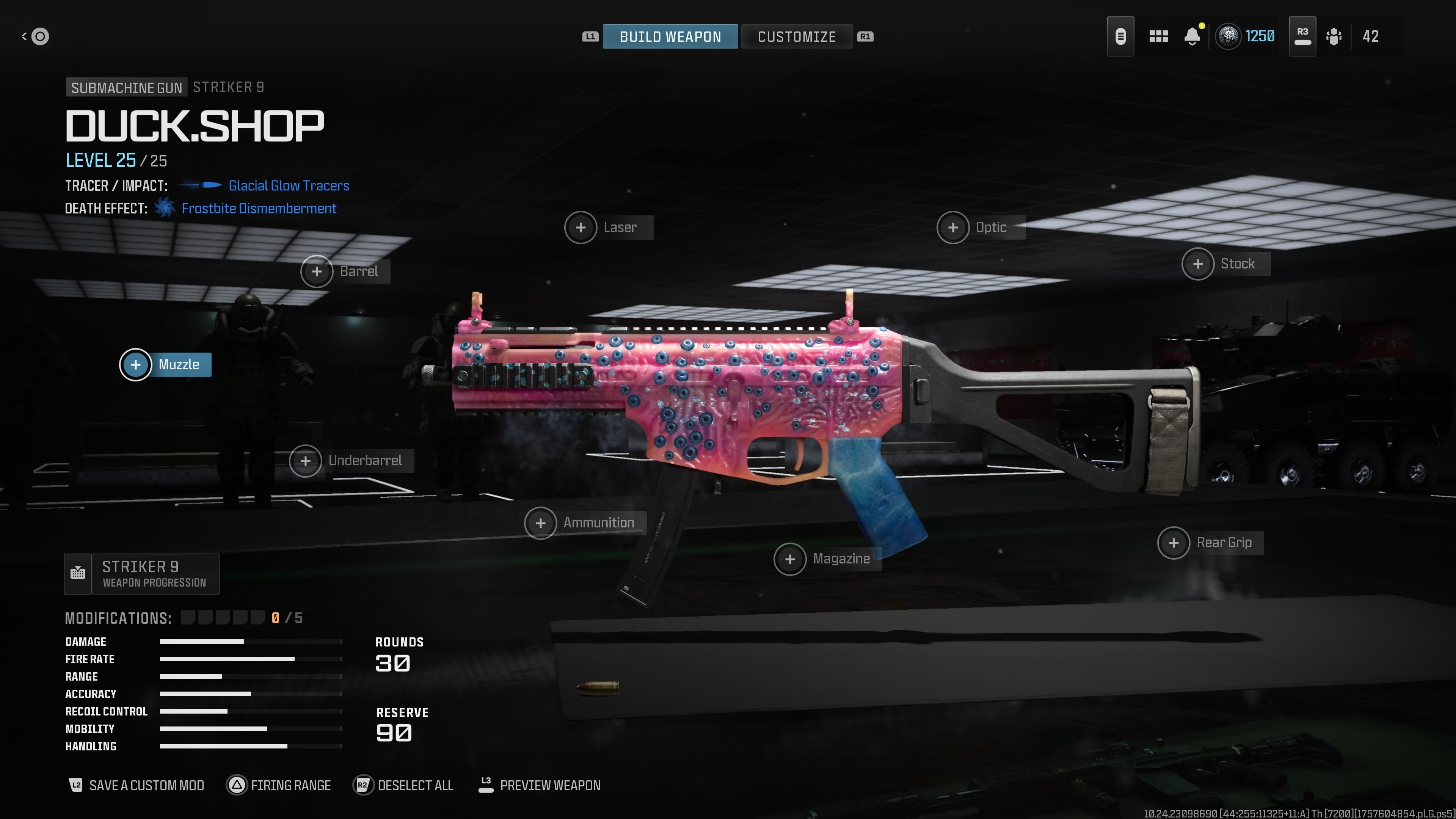
Task: Deselect all attachments
Action: point(403,785)
